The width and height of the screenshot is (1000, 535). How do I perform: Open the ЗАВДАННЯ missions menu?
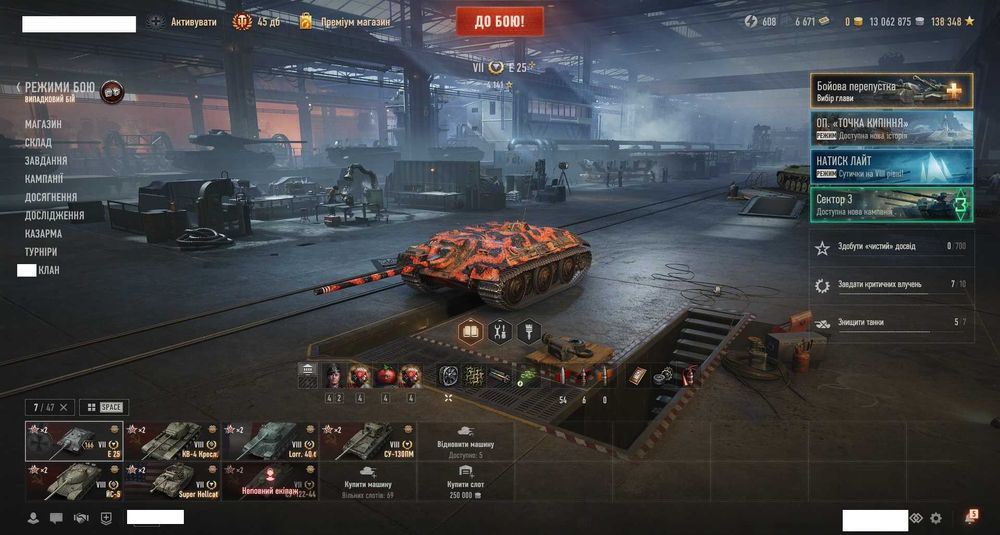(x=46, y=161)
